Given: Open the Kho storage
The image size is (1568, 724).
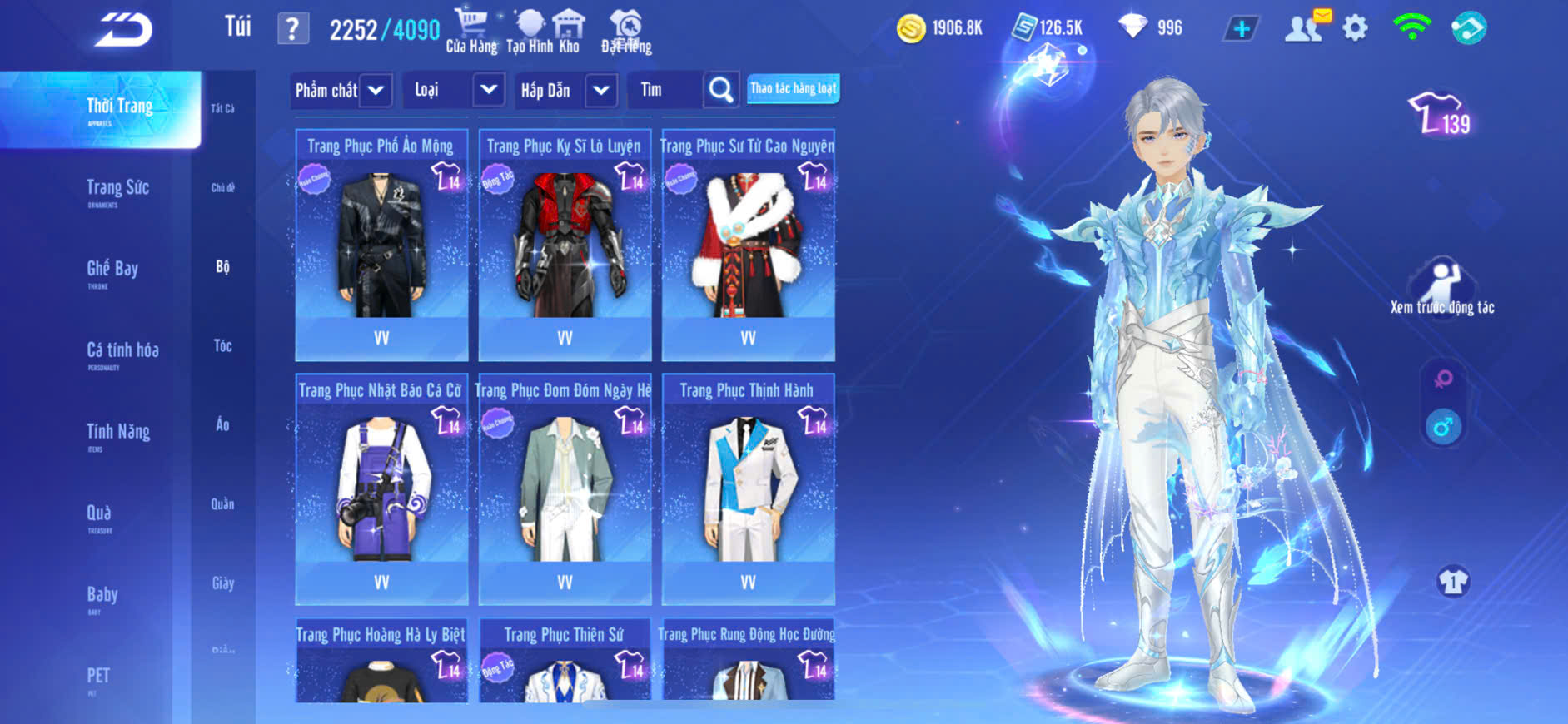Looking at the screenshot, I should pyautogui.click(x=569, y=31).
